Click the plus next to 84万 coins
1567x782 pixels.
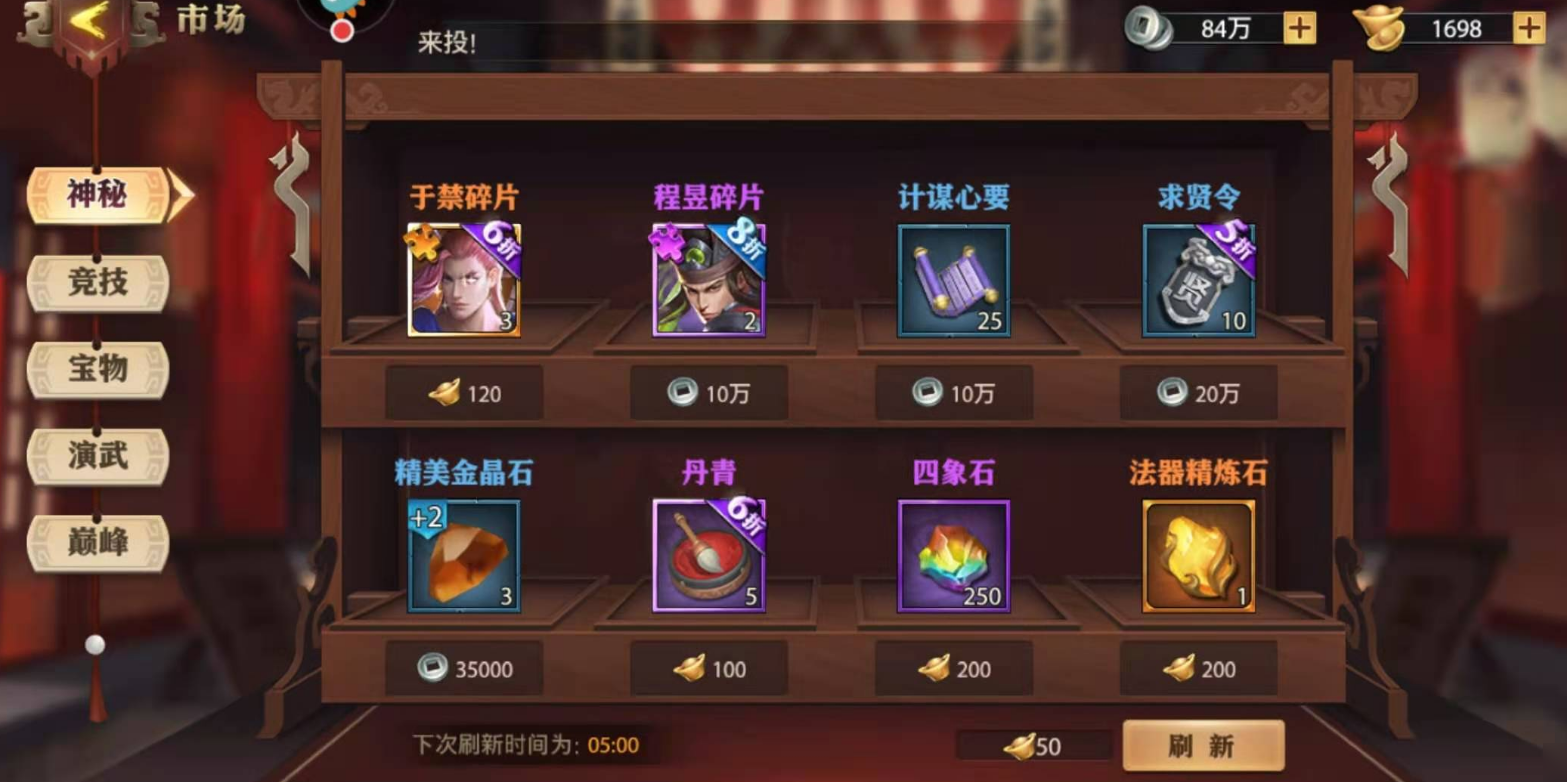click(1298, 27)
